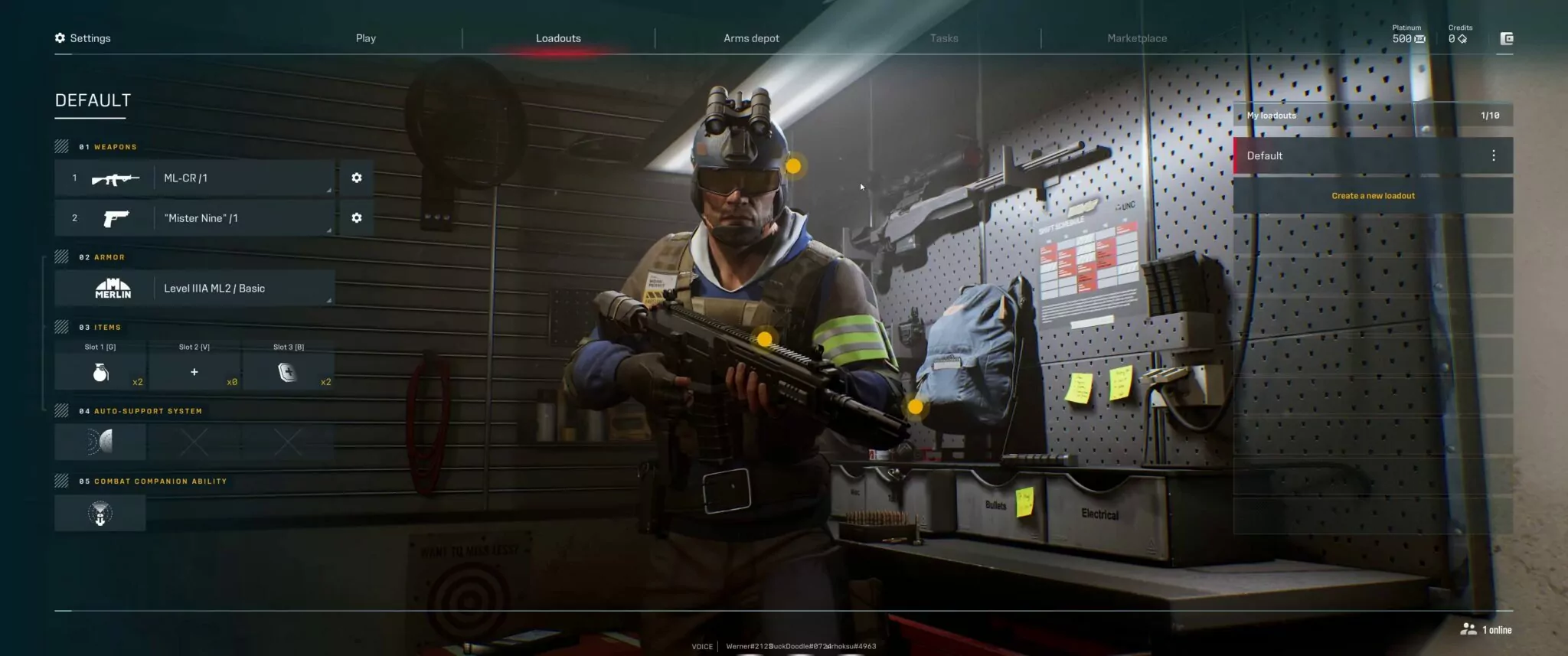Switch to the Arms depot tab
The width and height of the screenshot is (1568, 656).
point(751,38)
